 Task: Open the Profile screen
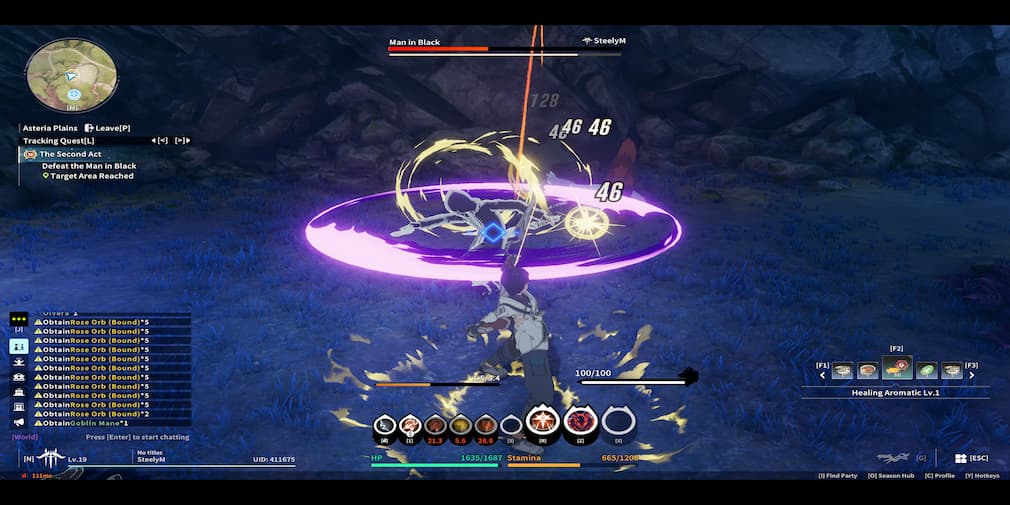(940, 476)
